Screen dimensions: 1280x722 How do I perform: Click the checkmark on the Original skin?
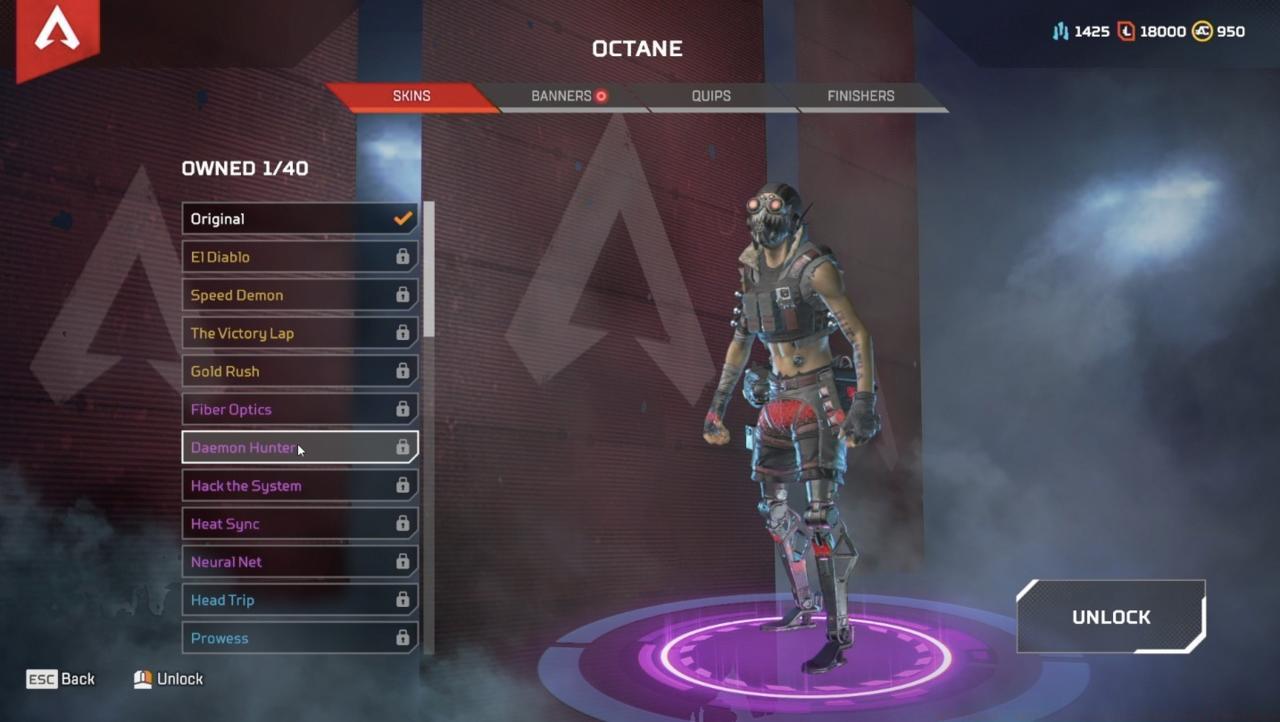click(403, 218)
